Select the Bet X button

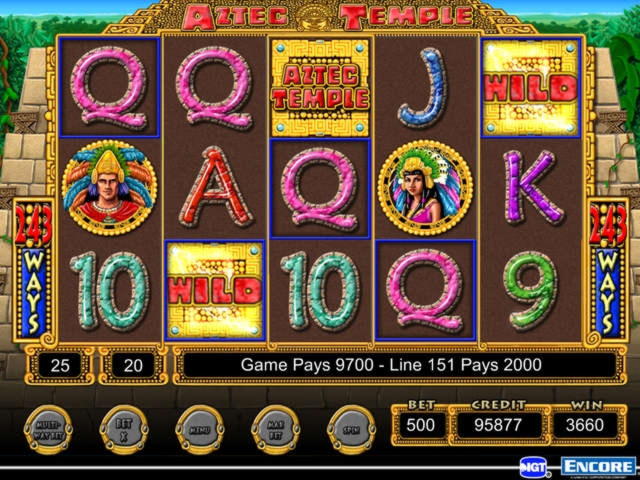click(125, 430)
